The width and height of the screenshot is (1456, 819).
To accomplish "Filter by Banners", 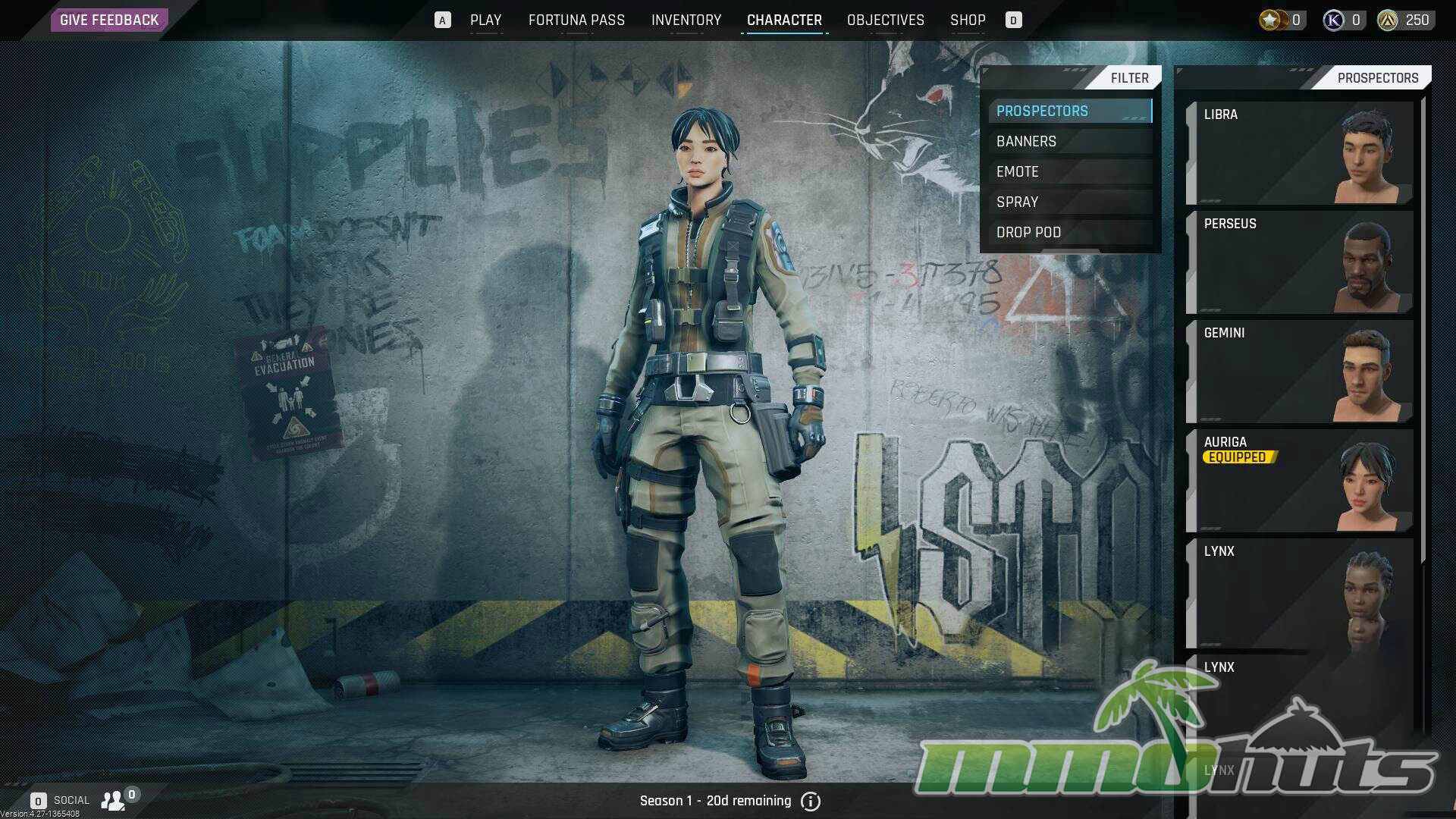I will point(1069,142).
